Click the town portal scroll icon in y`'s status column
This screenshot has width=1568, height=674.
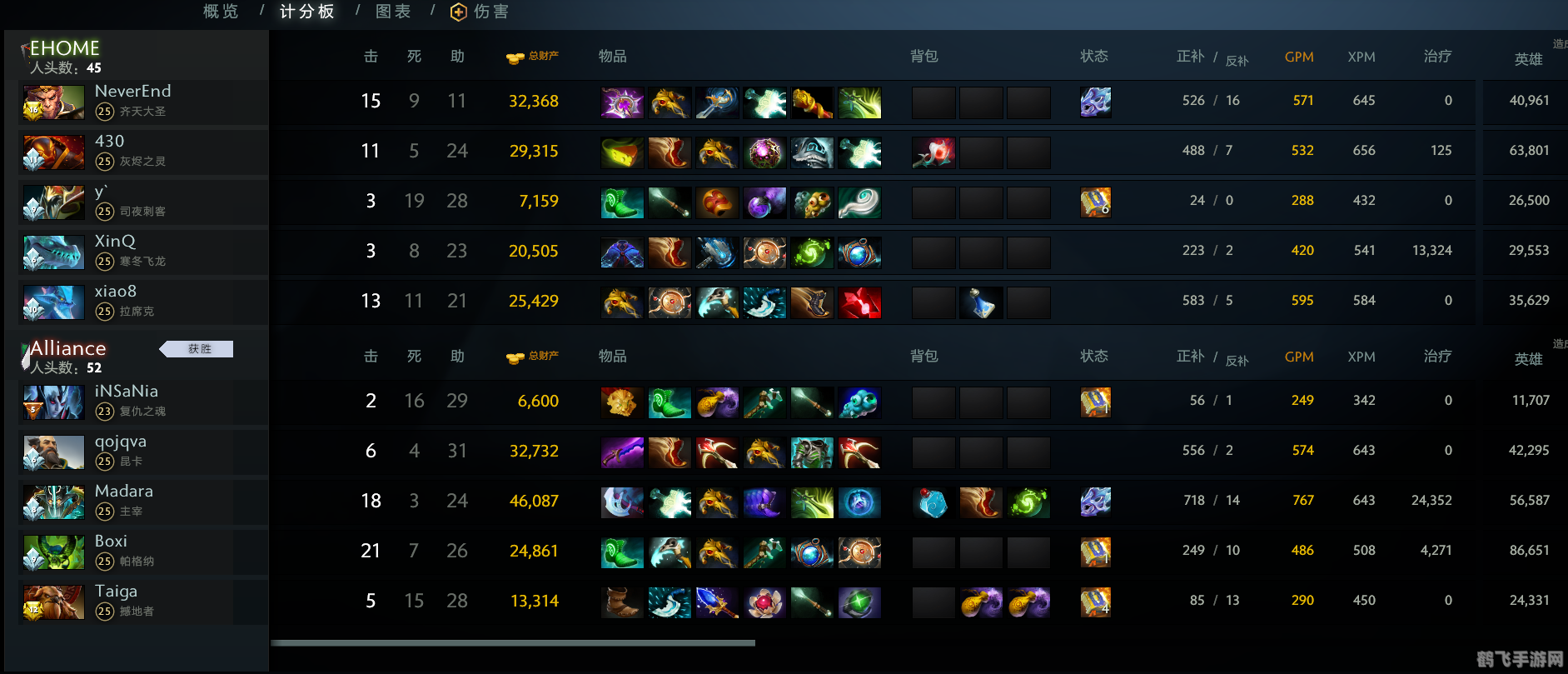[x=1095, y=202]
